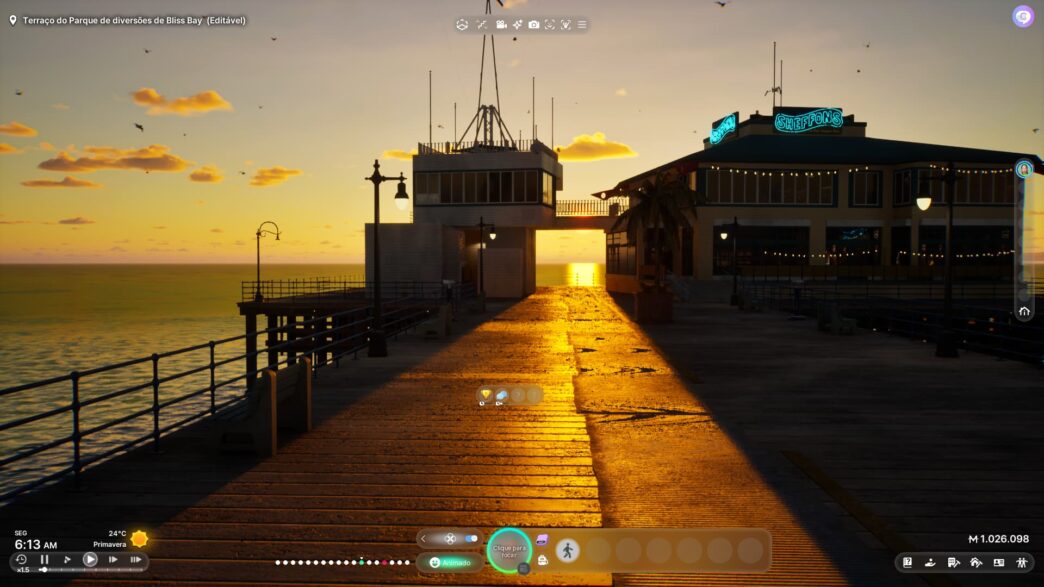Click the sun weather icon
This screenshot has height=587, width=1044.
pyautogui.click(x=139, y=539)
